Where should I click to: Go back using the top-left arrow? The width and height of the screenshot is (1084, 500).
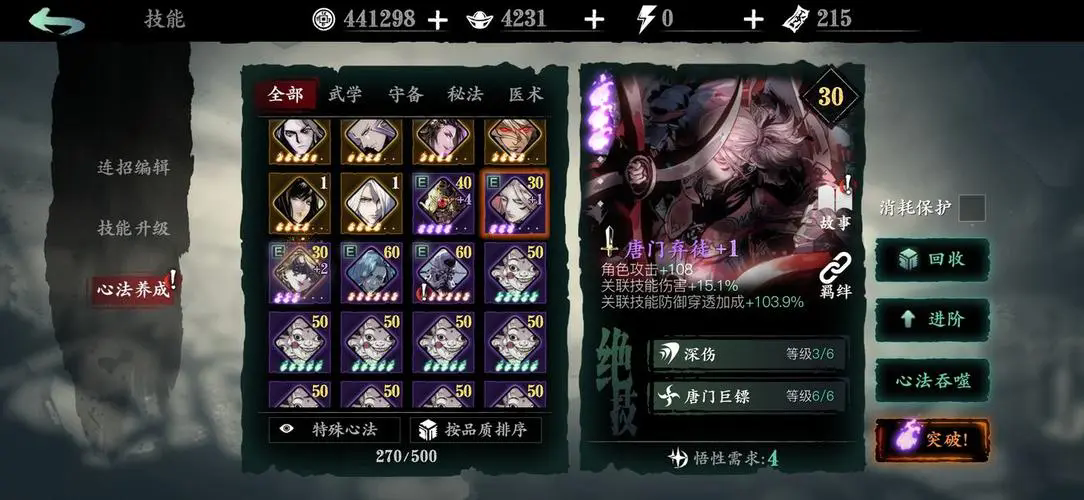57,21
